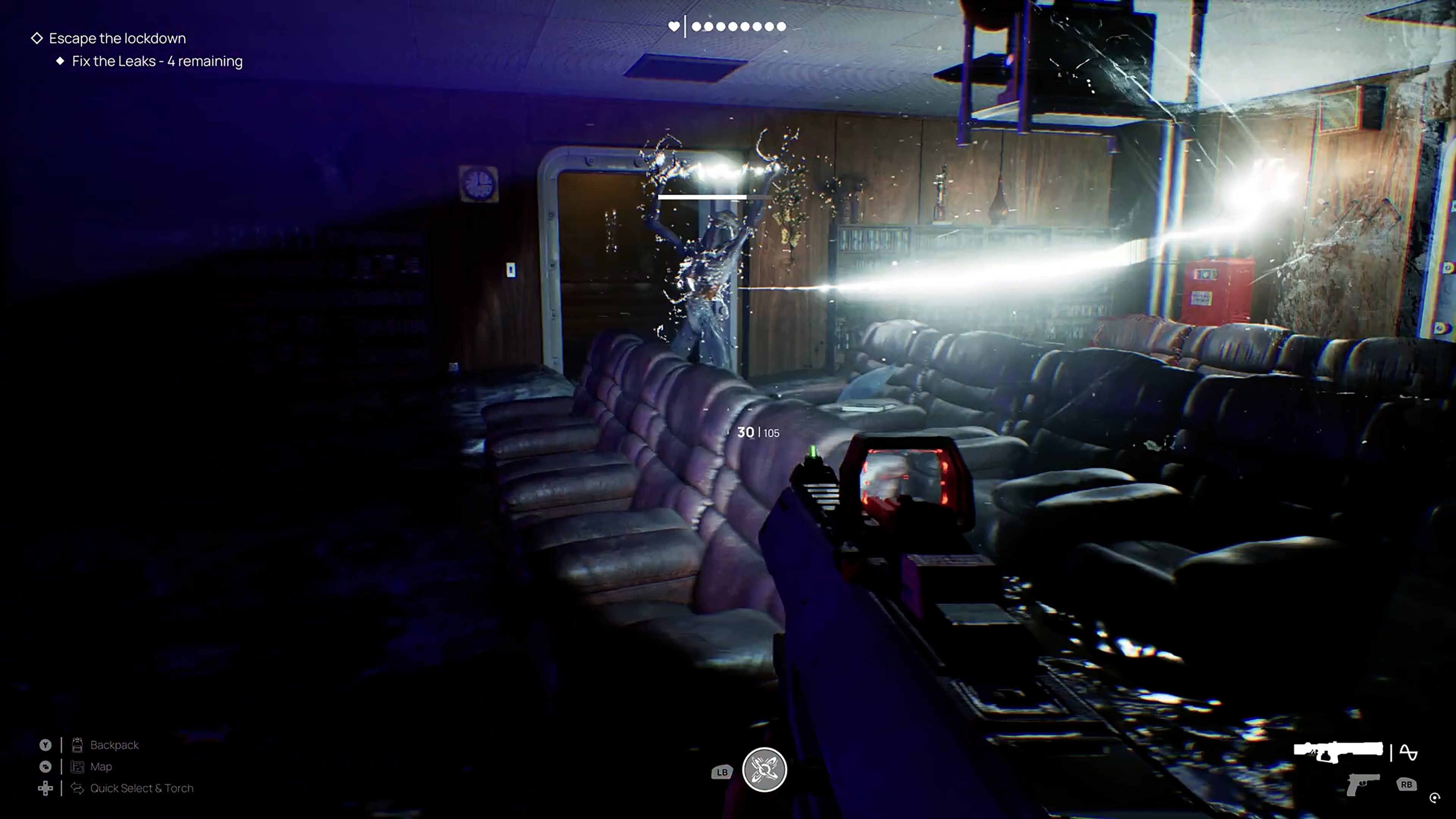Open the Map

point(100,766)
